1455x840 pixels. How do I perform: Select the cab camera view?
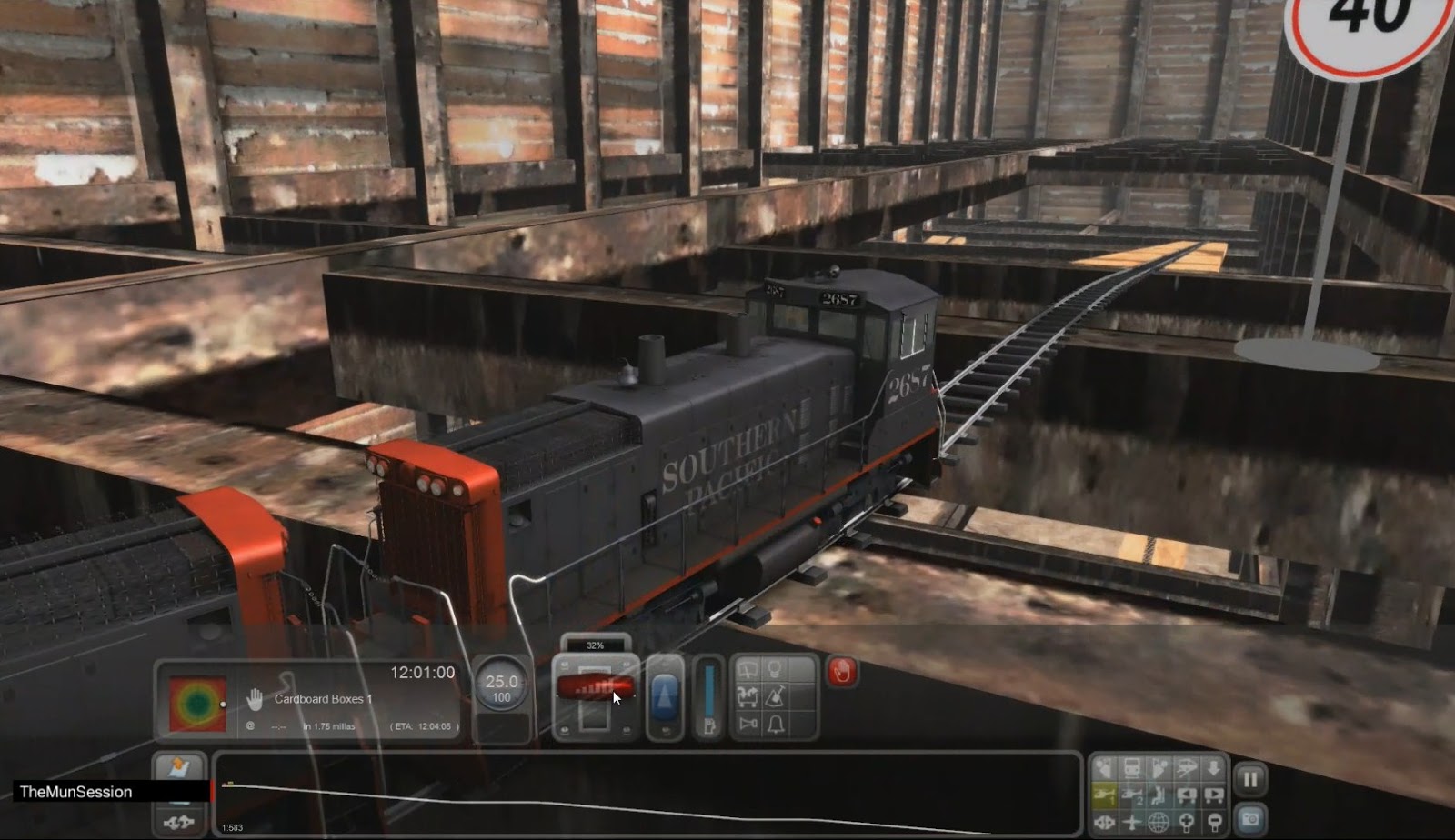tap(1132, 768)
